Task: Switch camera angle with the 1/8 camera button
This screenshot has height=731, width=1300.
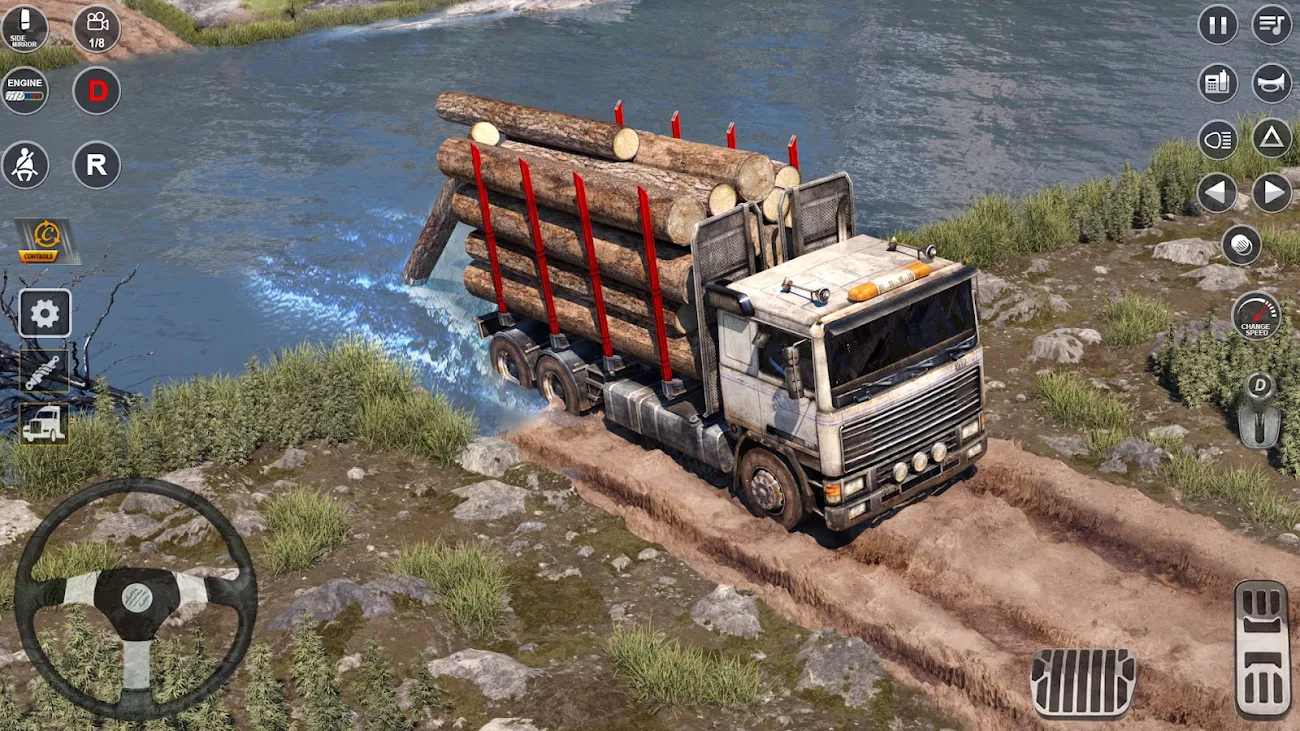Action: coord(97,28)
